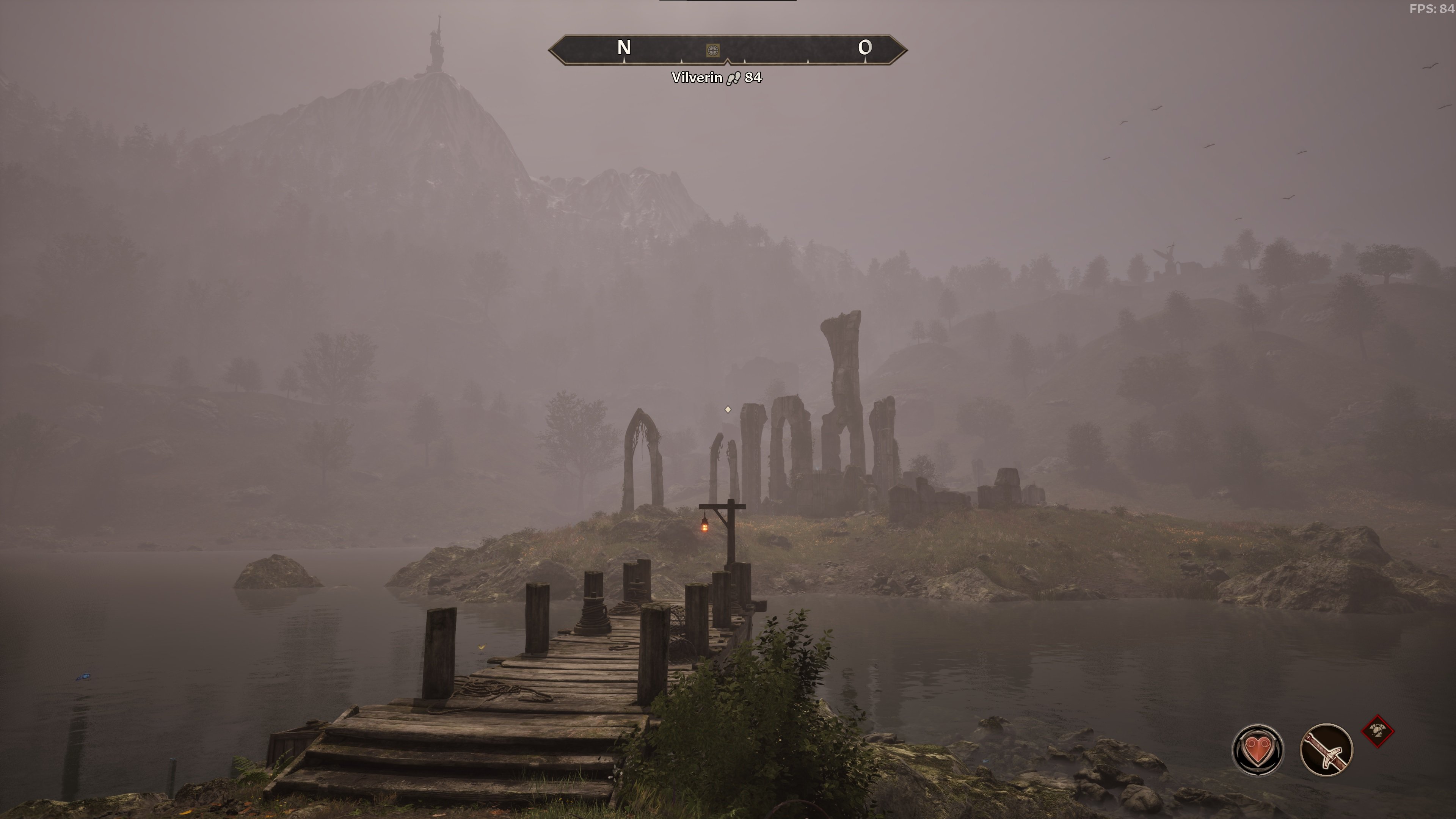Click the red diamond helmeted-head status icon
The width and height of the screenshot is (1456, 819).
pos(1378,731)
